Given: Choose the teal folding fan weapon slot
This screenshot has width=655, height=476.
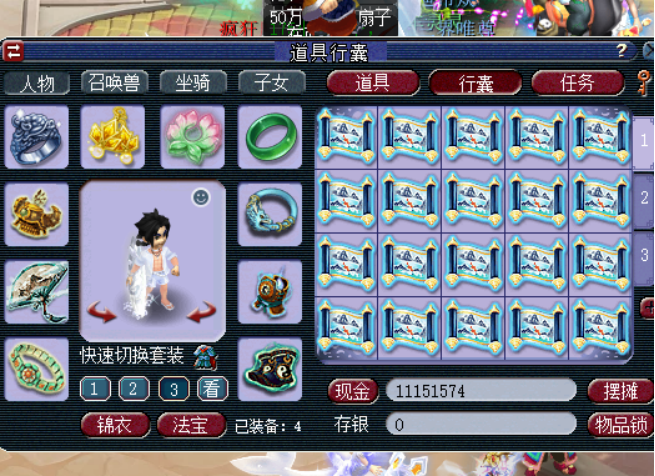Looking at the screenshot, I should (37, 291).
